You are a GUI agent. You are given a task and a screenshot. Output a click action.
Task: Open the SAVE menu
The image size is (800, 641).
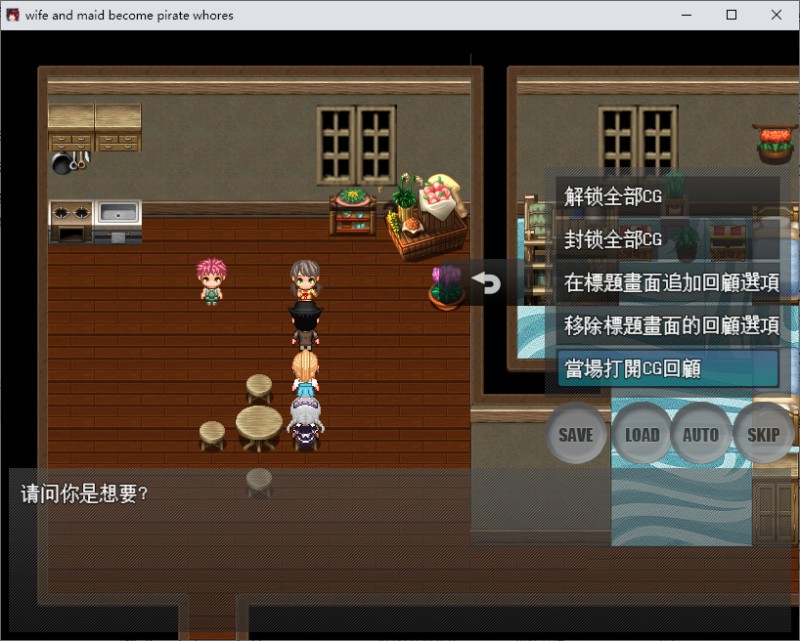(576, 434)
